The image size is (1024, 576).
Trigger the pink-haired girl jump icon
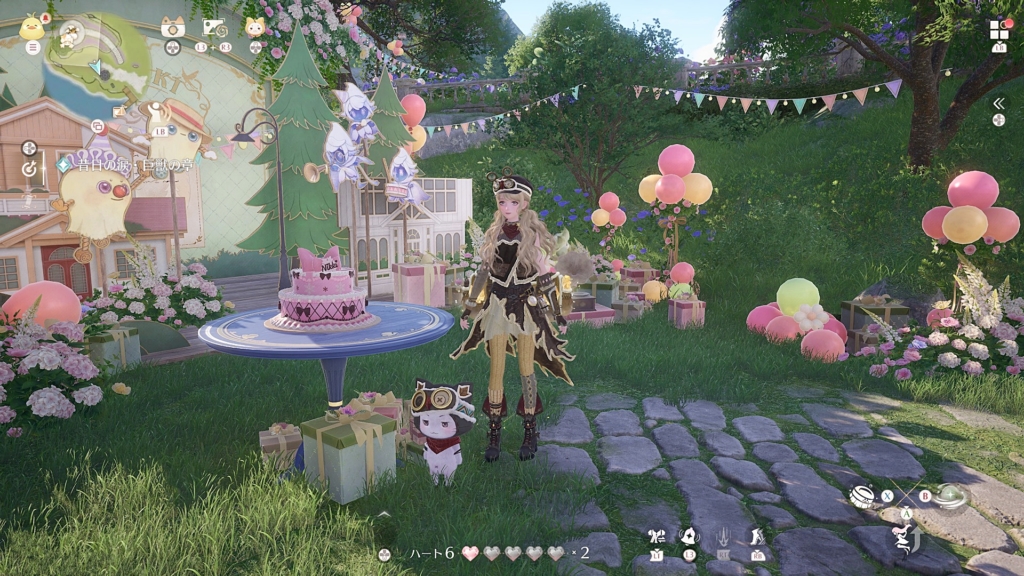(x=905, y=540)
